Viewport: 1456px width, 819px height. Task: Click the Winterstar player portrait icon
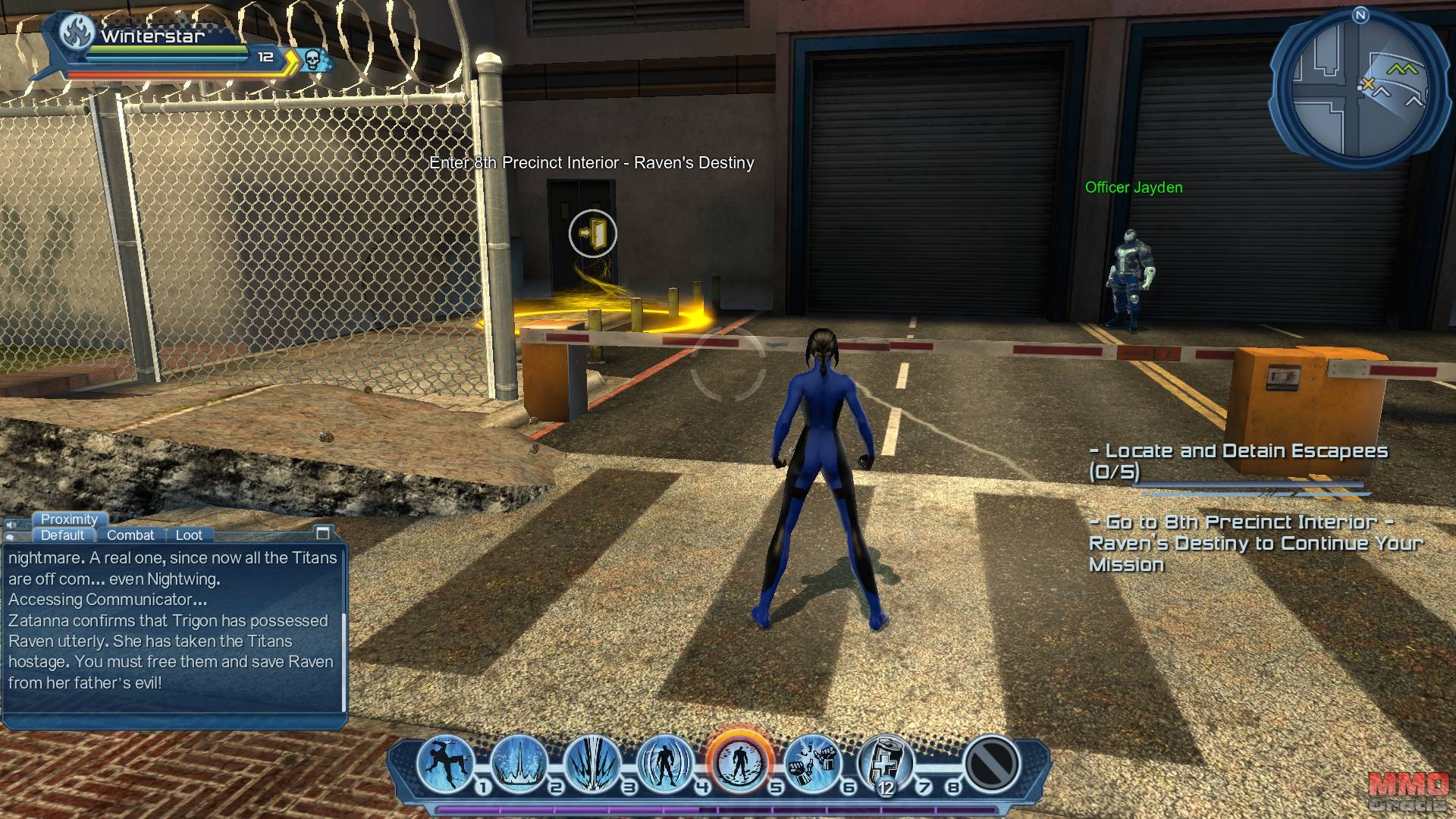click(77, 33)
